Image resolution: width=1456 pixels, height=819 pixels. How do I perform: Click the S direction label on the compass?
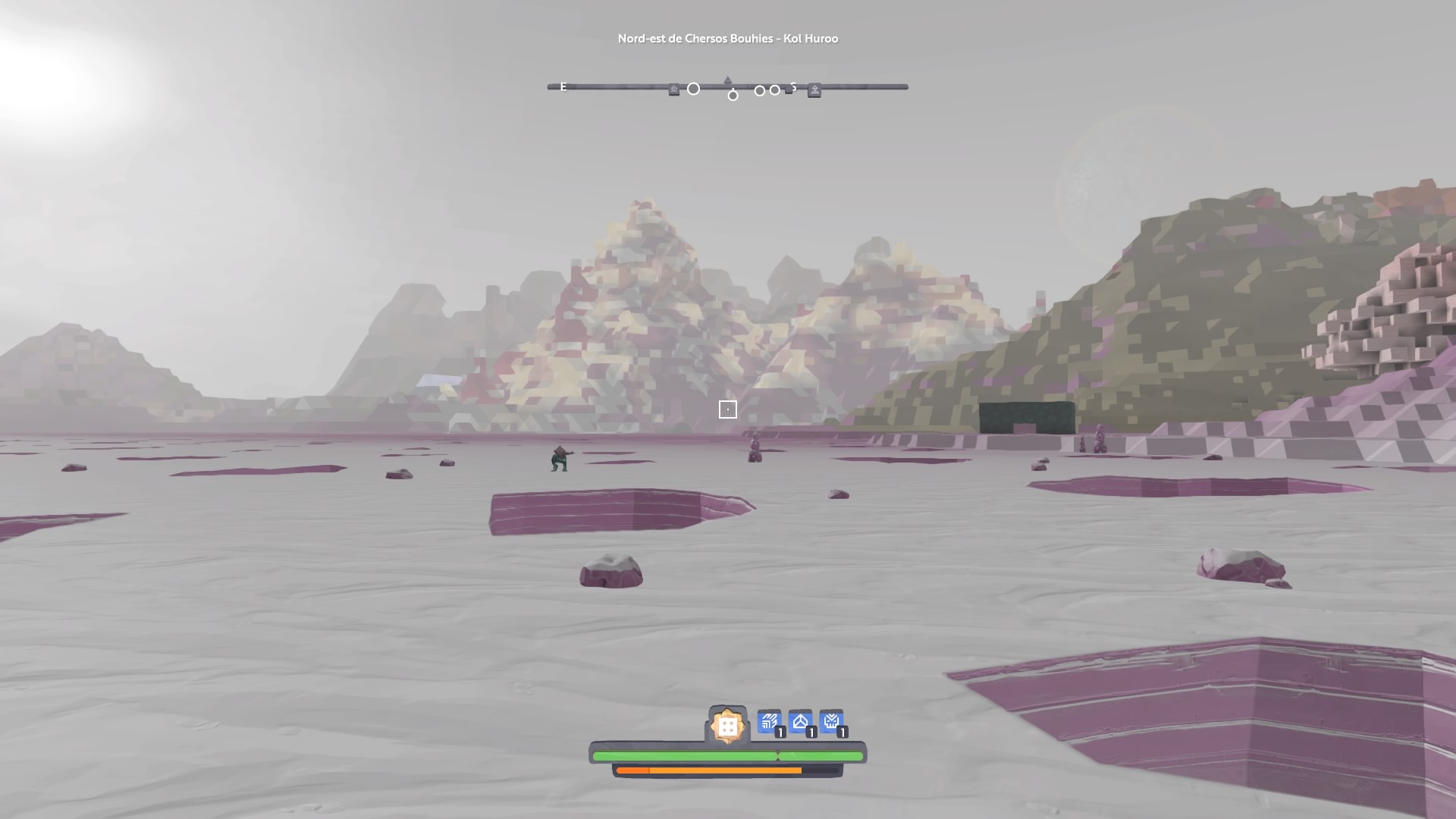coord(793,86)
